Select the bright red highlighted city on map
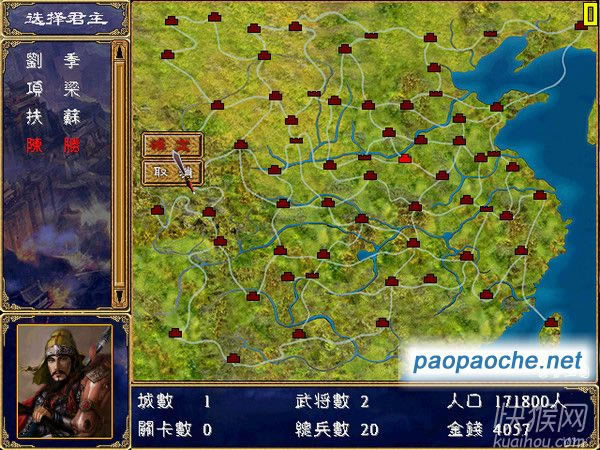Screen dimensions: 600x450 pos(405,158)
